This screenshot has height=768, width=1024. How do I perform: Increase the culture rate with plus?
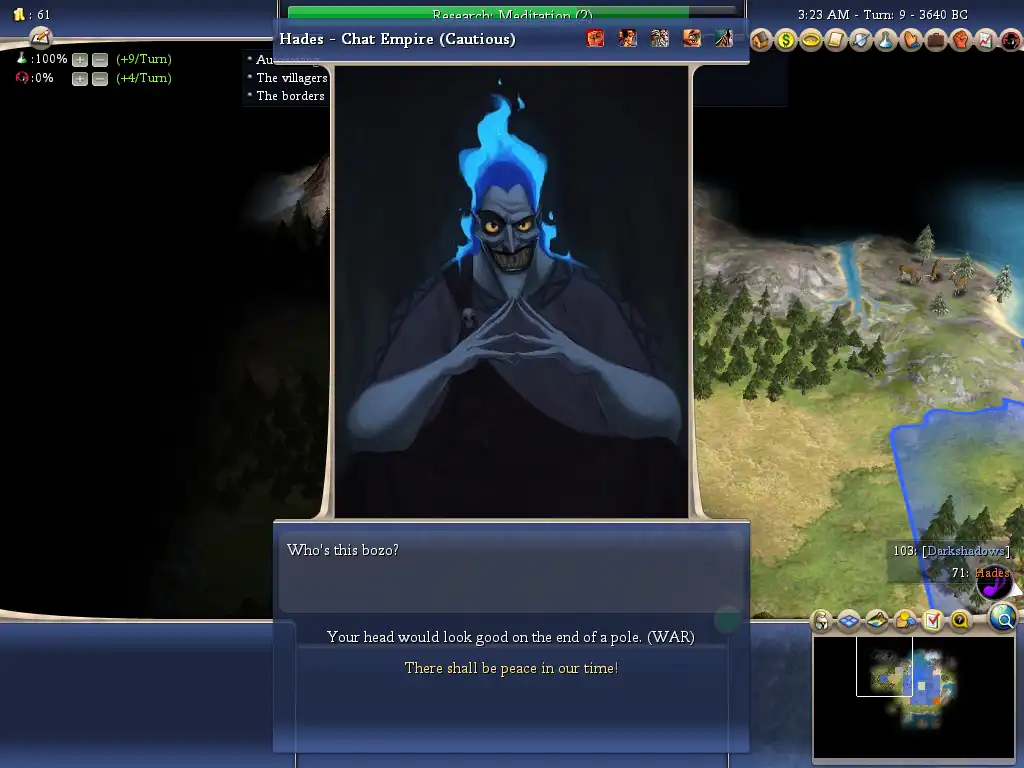80,79
